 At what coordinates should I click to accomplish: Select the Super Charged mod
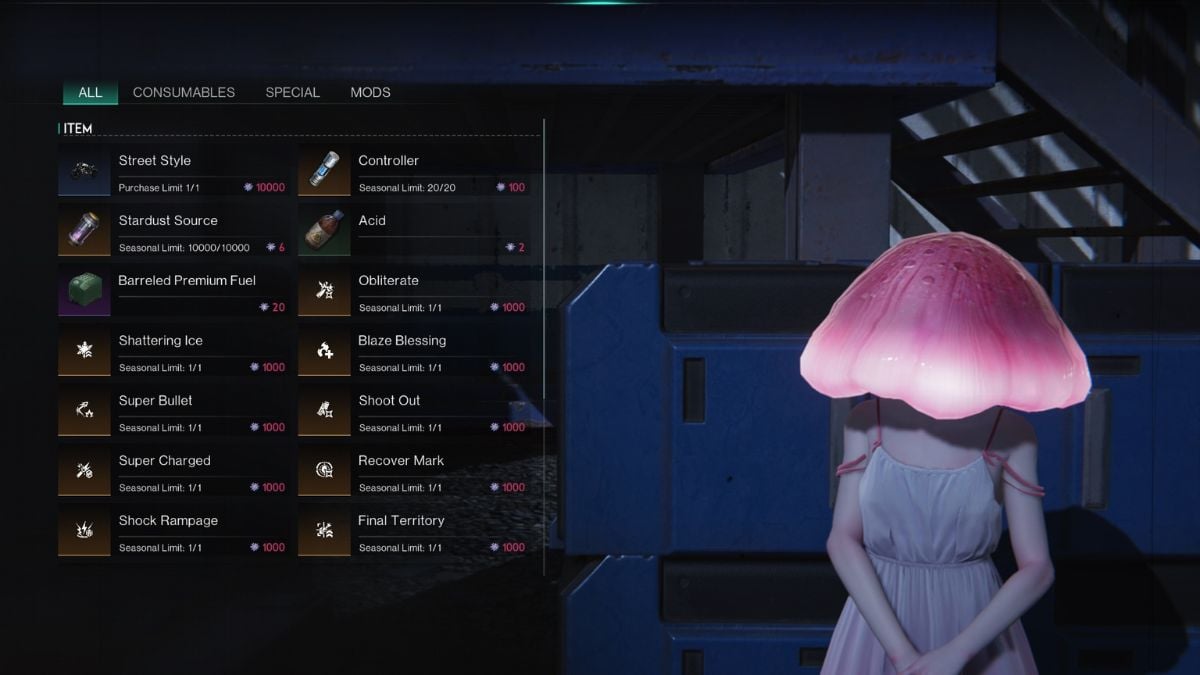(x=173, y=471)
